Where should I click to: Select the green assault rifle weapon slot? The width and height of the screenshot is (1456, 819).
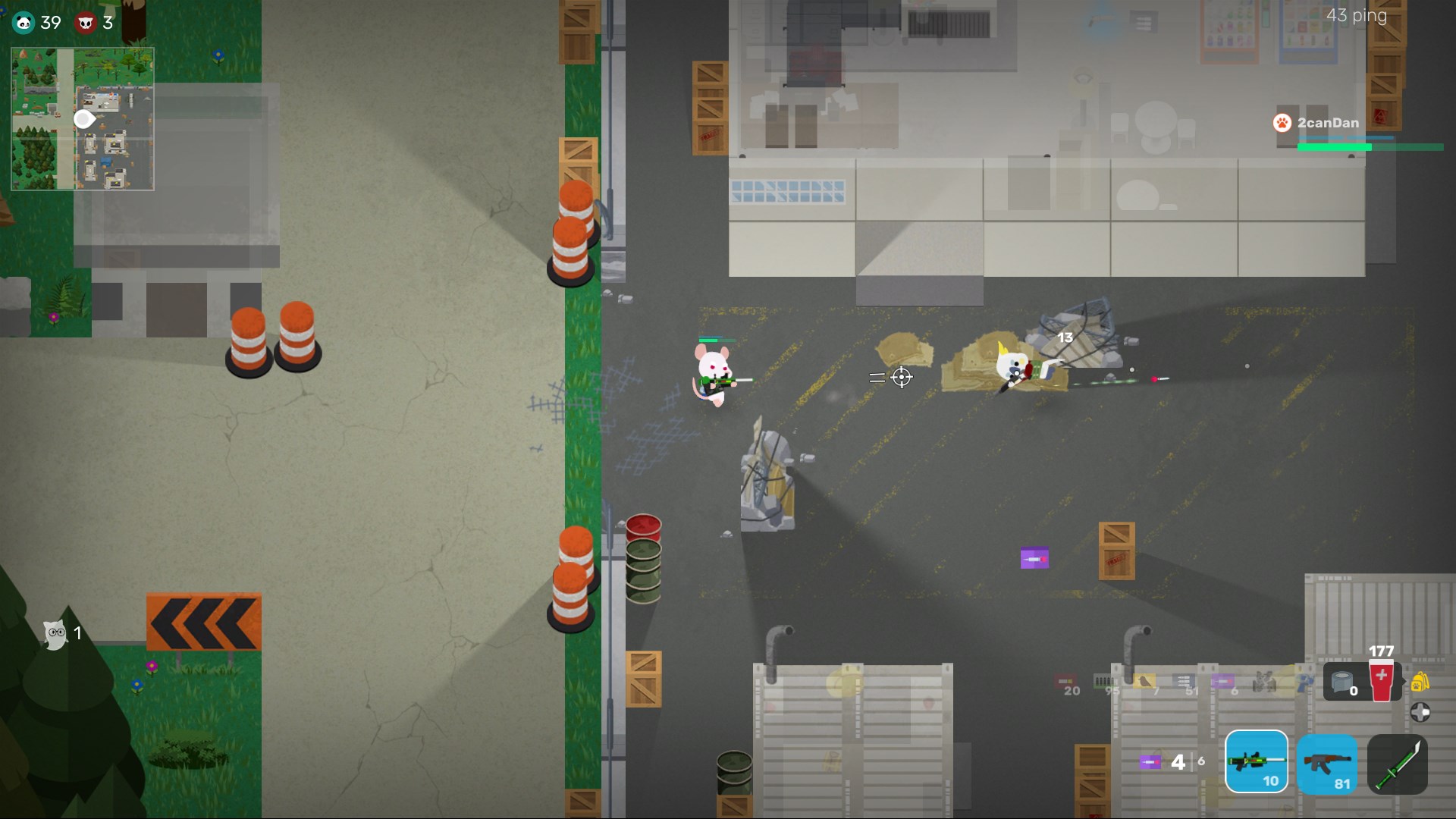(x=1257, y=762)
